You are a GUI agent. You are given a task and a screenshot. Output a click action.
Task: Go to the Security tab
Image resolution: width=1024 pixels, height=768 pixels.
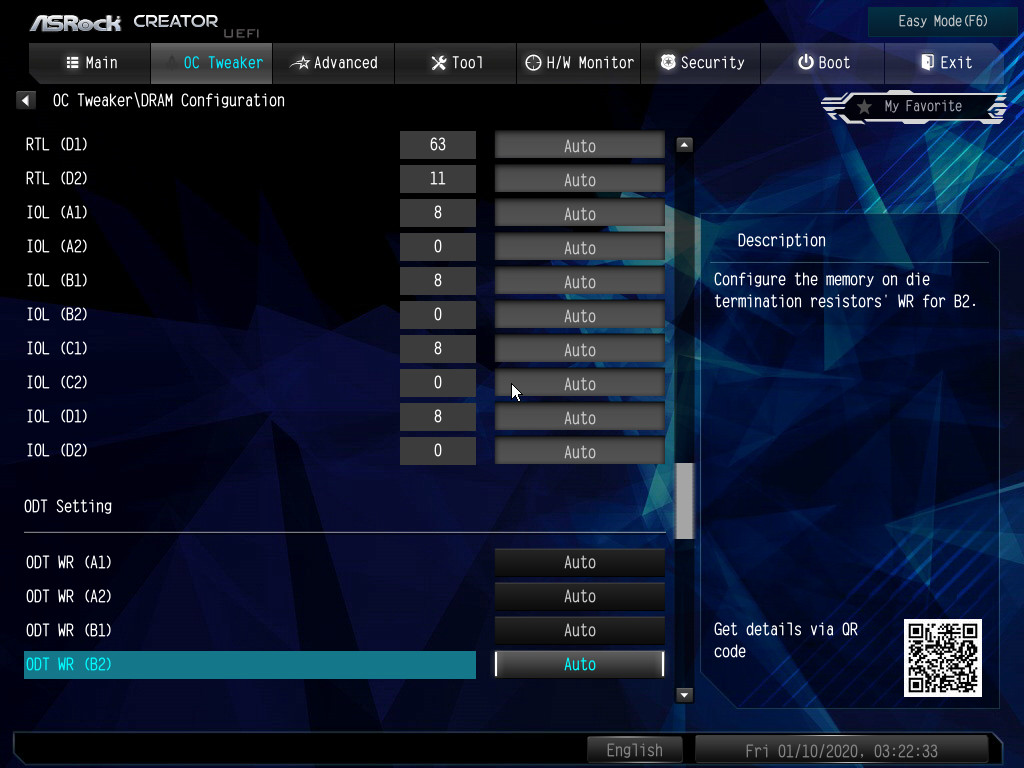point(700,63)
